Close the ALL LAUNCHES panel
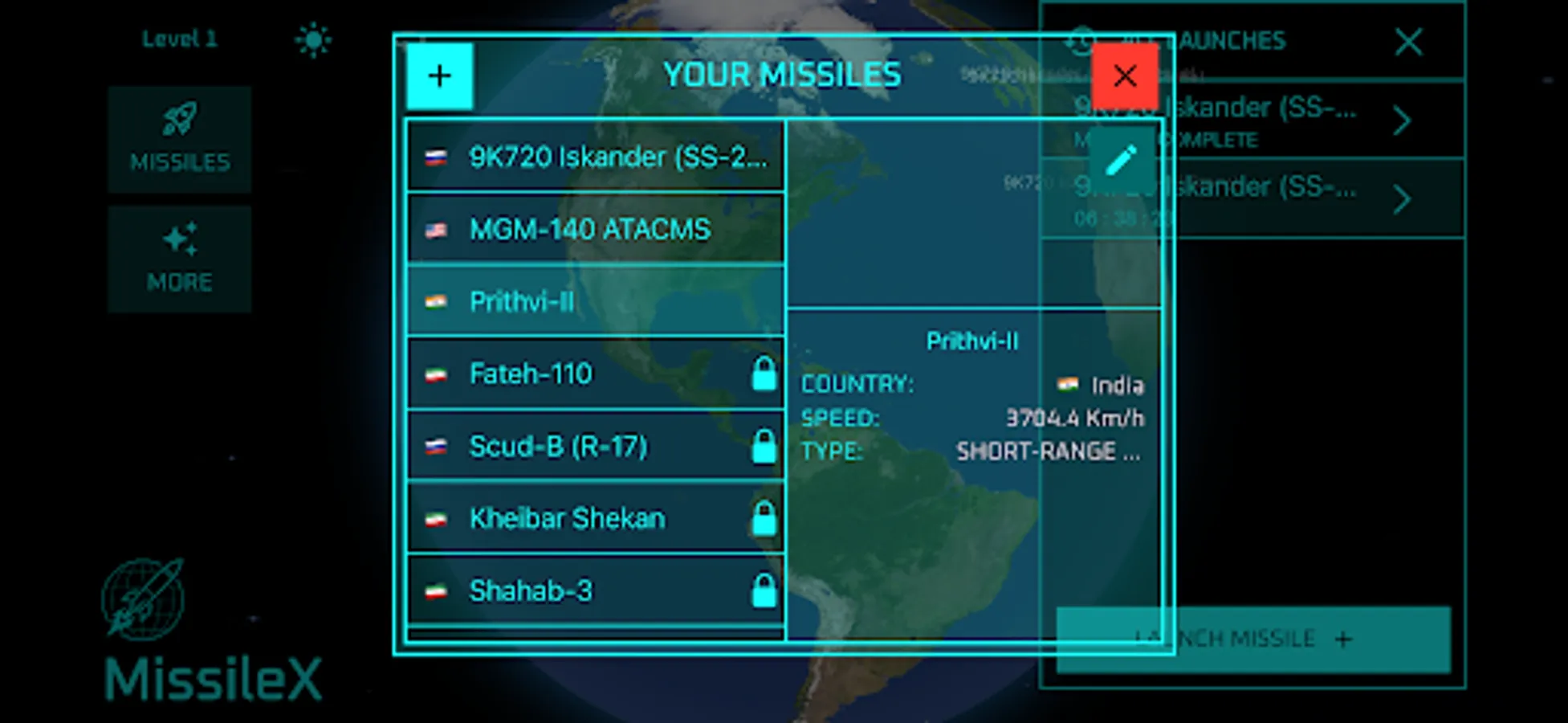This screenshot has height=723, width=1568. coord(1409,43)
